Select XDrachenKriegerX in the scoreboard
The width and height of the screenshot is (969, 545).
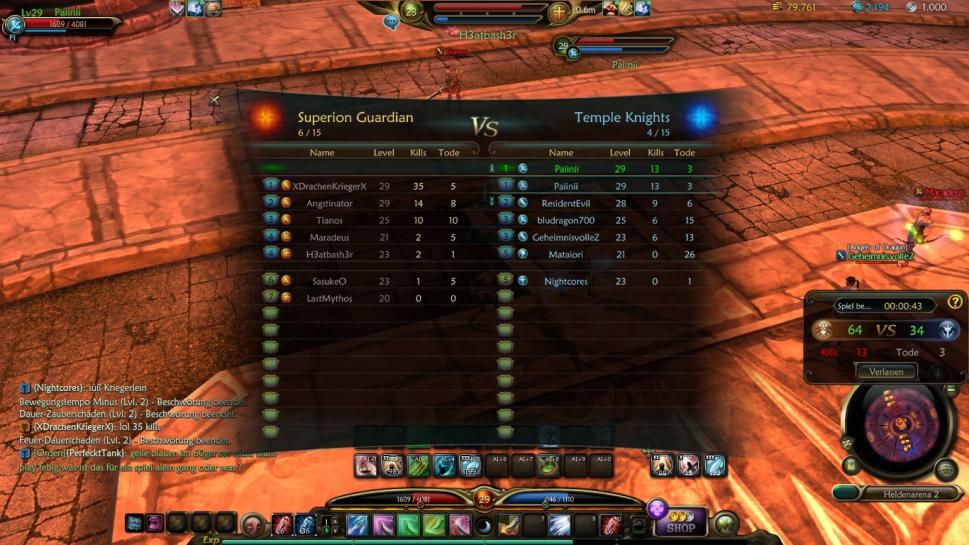pos(329,186)
